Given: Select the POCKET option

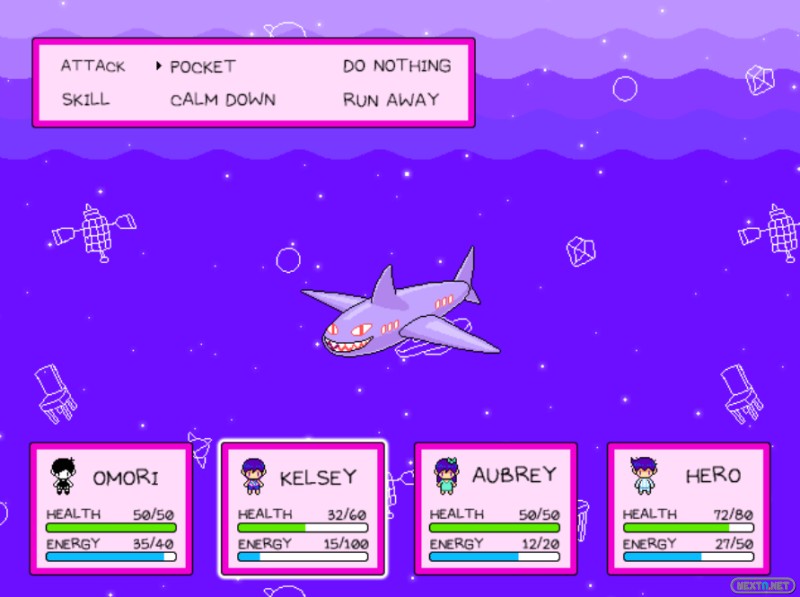Looking at the screenshot, I should (x=202, y=67).
